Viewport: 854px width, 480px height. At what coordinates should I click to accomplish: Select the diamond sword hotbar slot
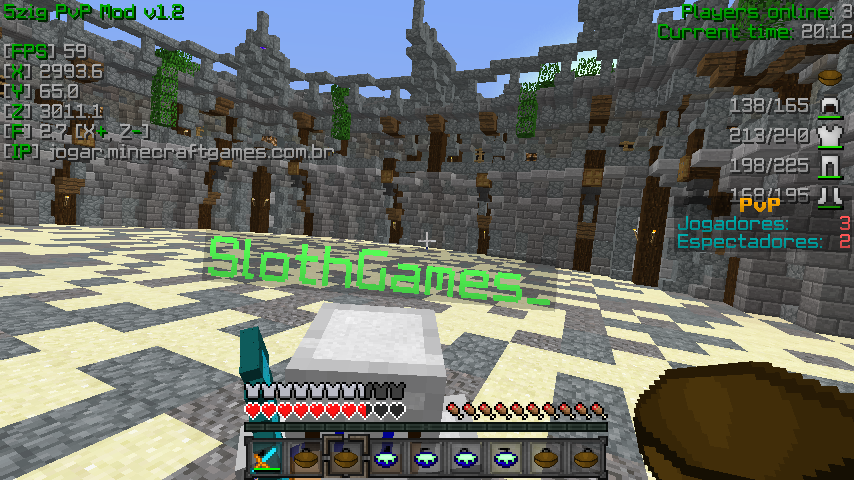[x=265, y=458]
